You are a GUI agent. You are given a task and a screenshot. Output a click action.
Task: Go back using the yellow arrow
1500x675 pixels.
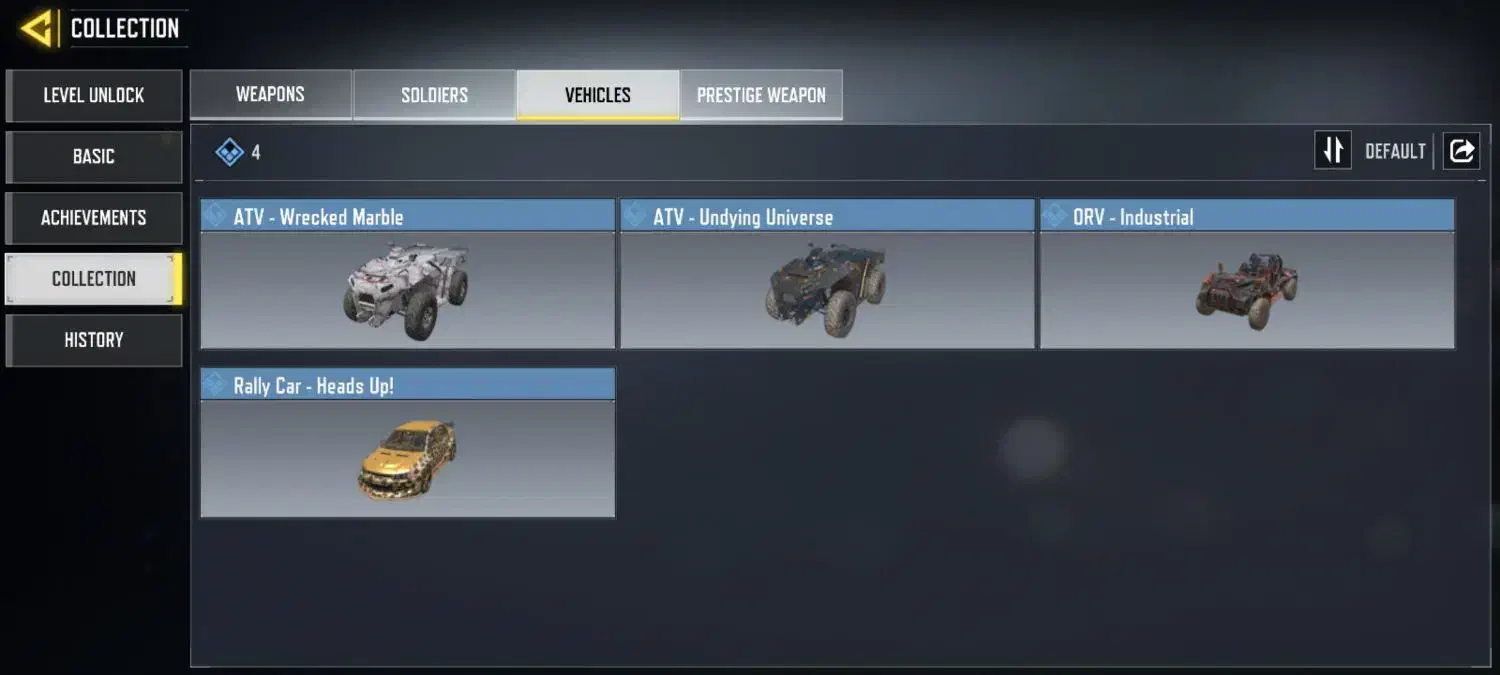[36, 29]
